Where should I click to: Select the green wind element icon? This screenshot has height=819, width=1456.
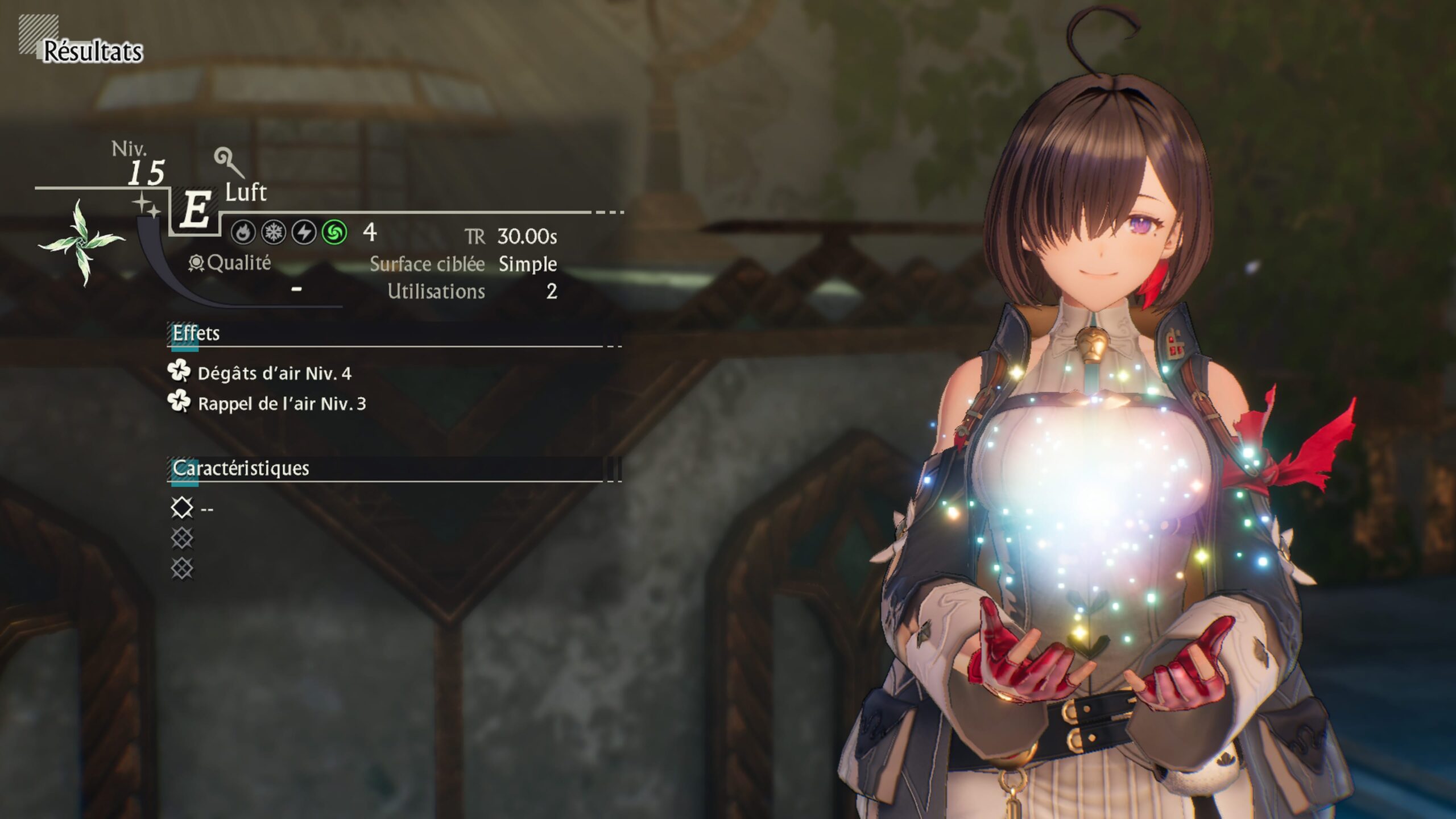(x=334, y=233)
